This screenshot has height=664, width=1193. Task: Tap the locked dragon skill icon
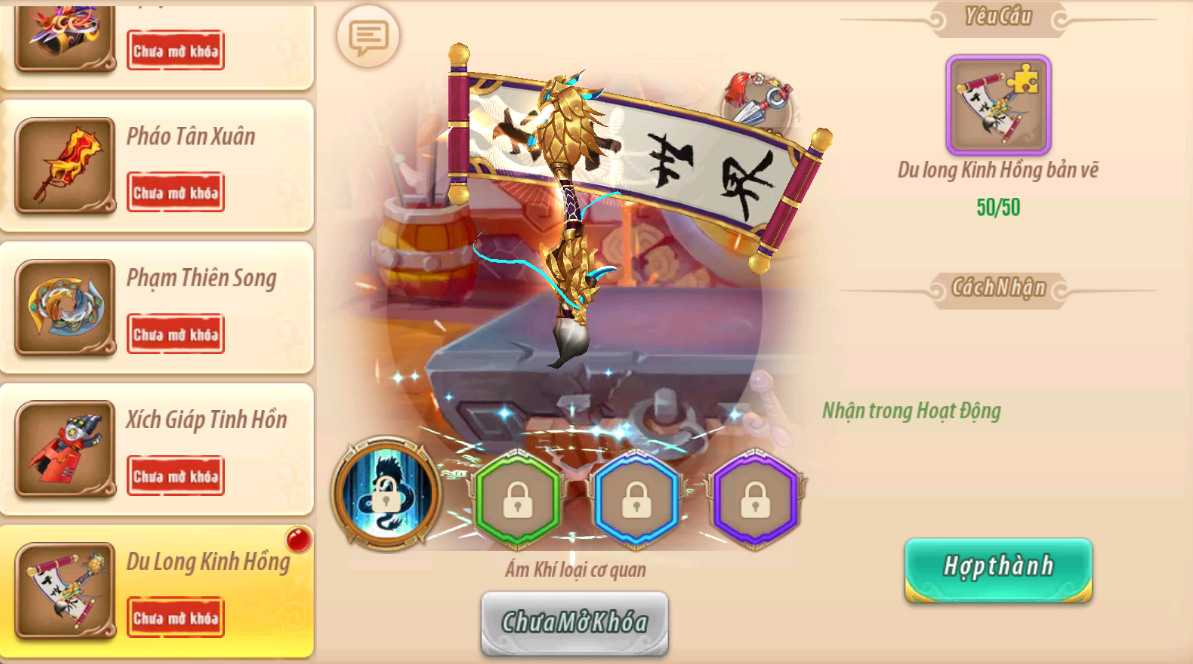pyautogui.click(x=387, y=494)
